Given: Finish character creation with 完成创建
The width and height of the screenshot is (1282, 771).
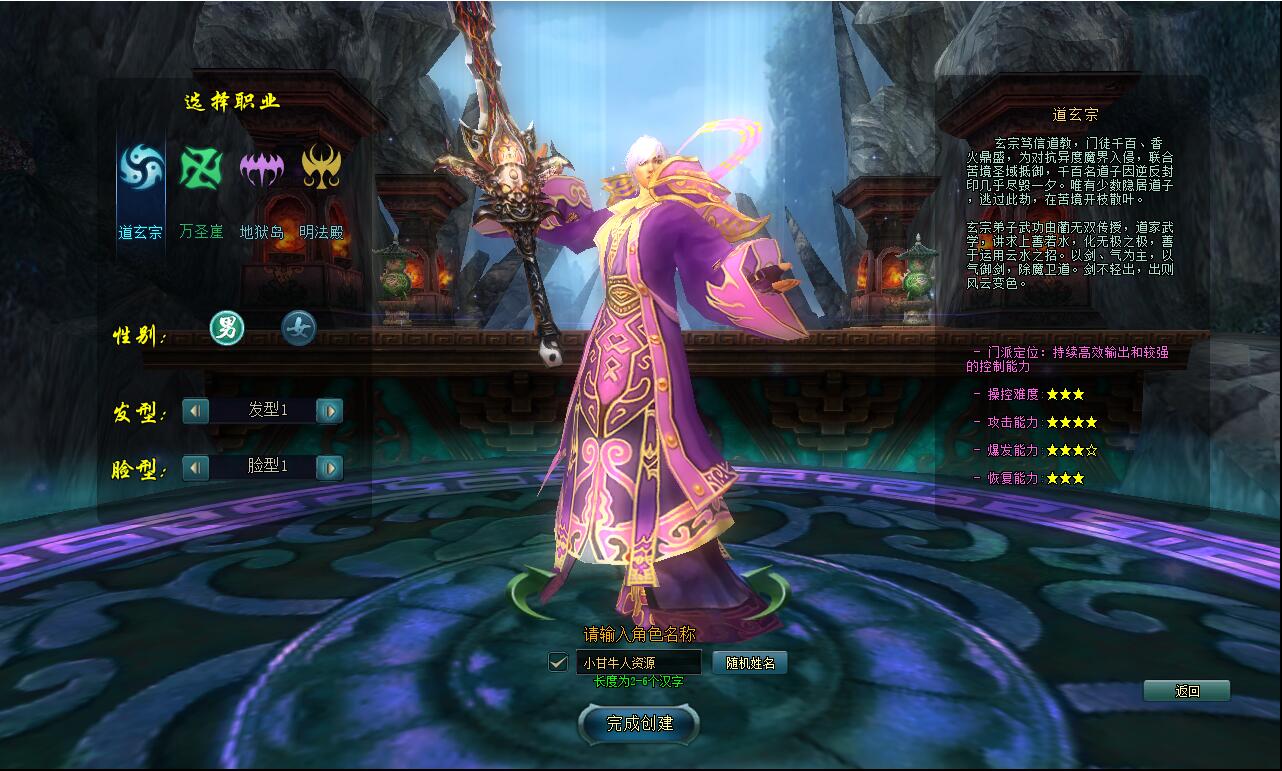Looking at the screenshot, I should click(640, 723).
